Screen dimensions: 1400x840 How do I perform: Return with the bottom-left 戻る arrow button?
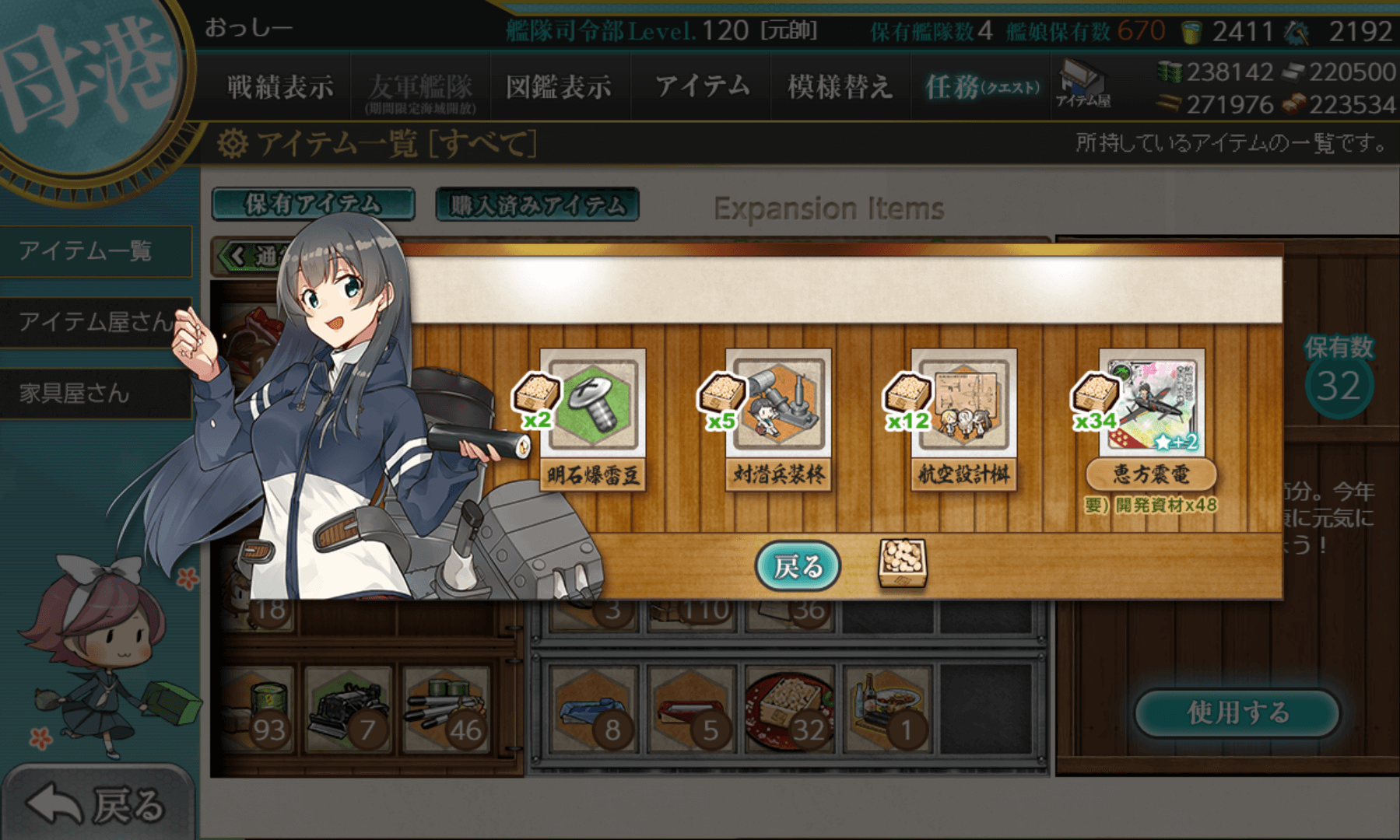97,803
